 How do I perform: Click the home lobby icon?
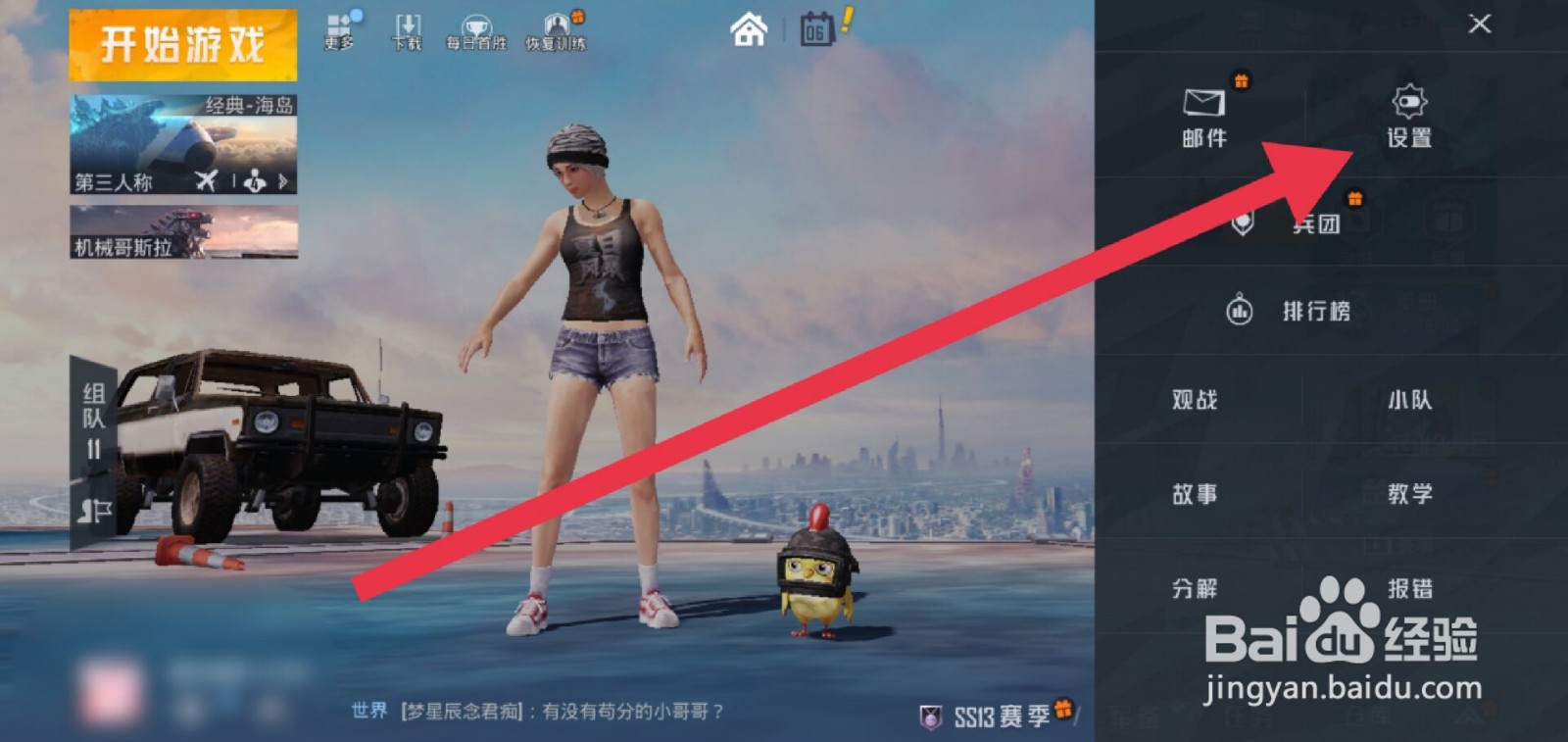(x=748, y=31)
